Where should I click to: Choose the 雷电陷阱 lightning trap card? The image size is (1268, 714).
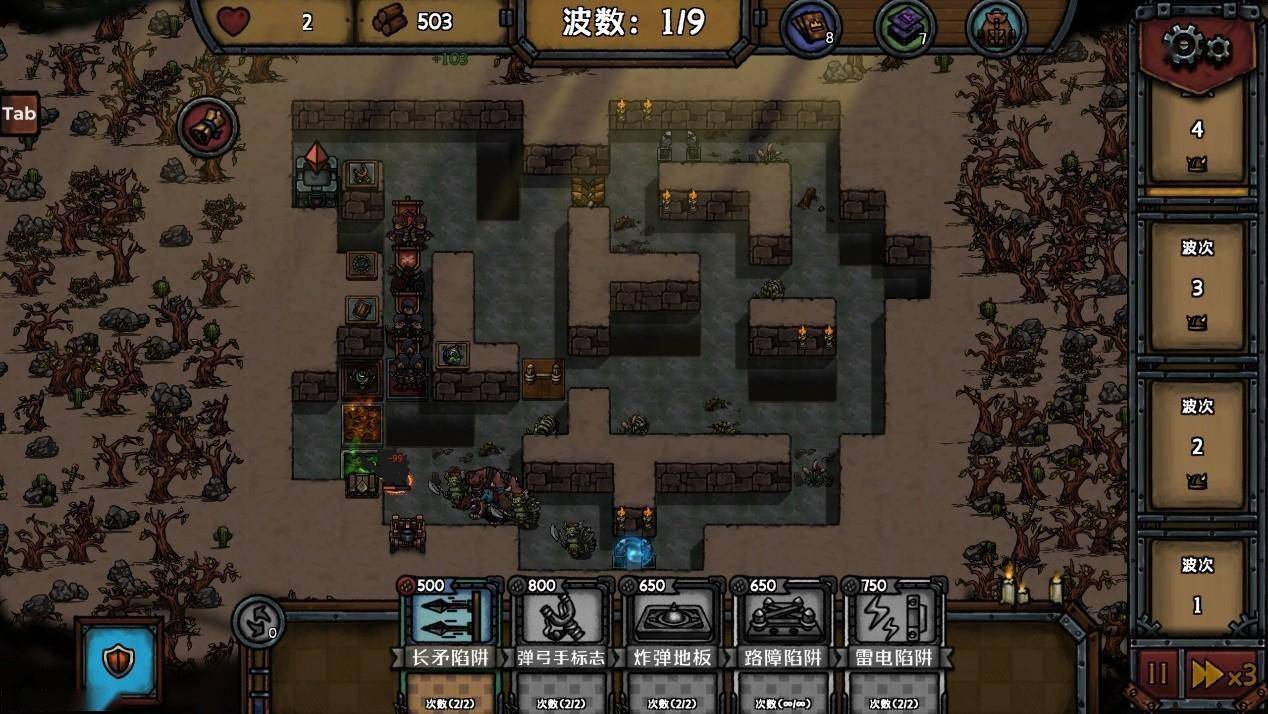pos(894,623)
